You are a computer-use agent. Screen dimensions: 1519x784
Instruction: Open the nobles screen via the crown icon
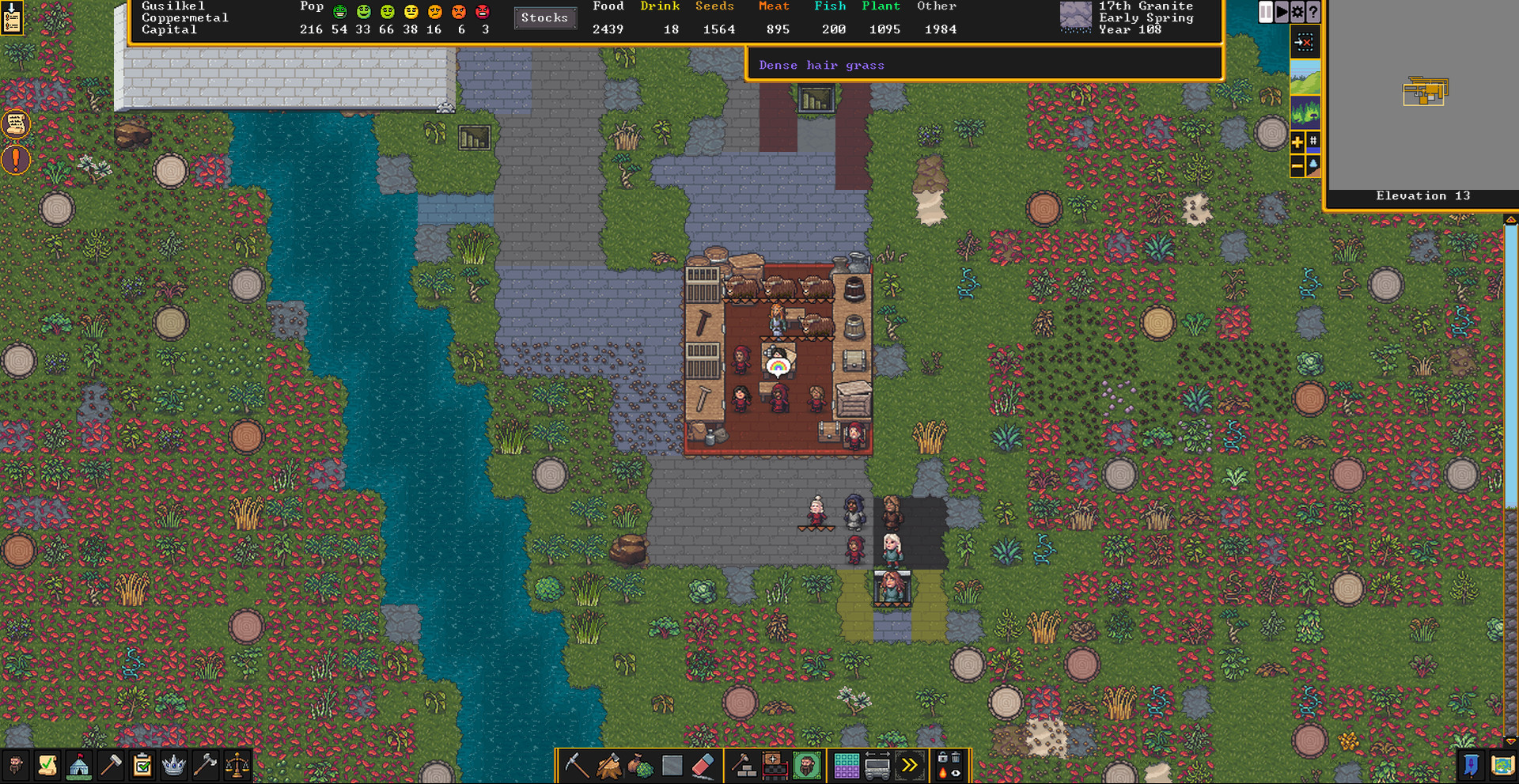pos(172,764)
